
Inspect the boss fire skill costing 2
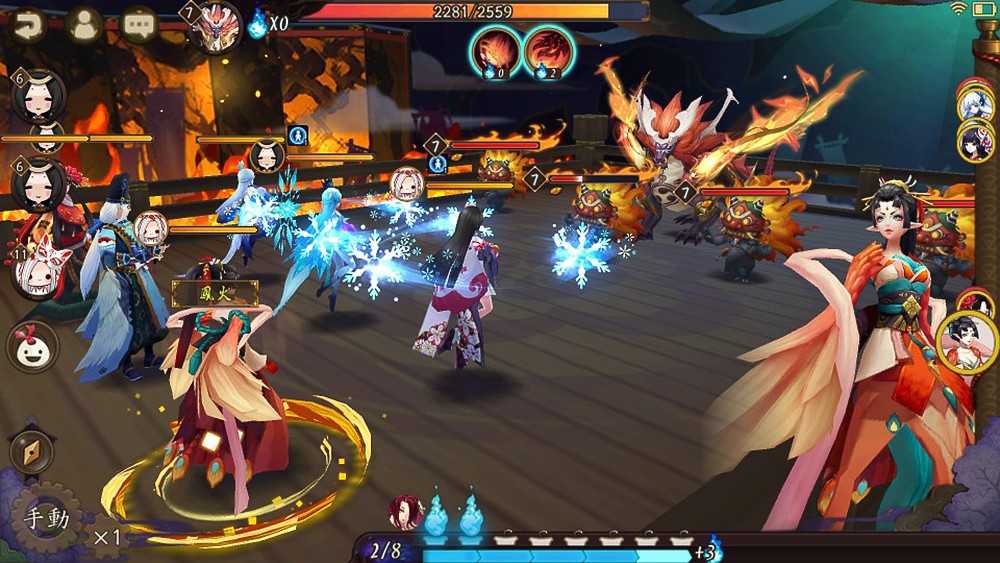[549, 51]
